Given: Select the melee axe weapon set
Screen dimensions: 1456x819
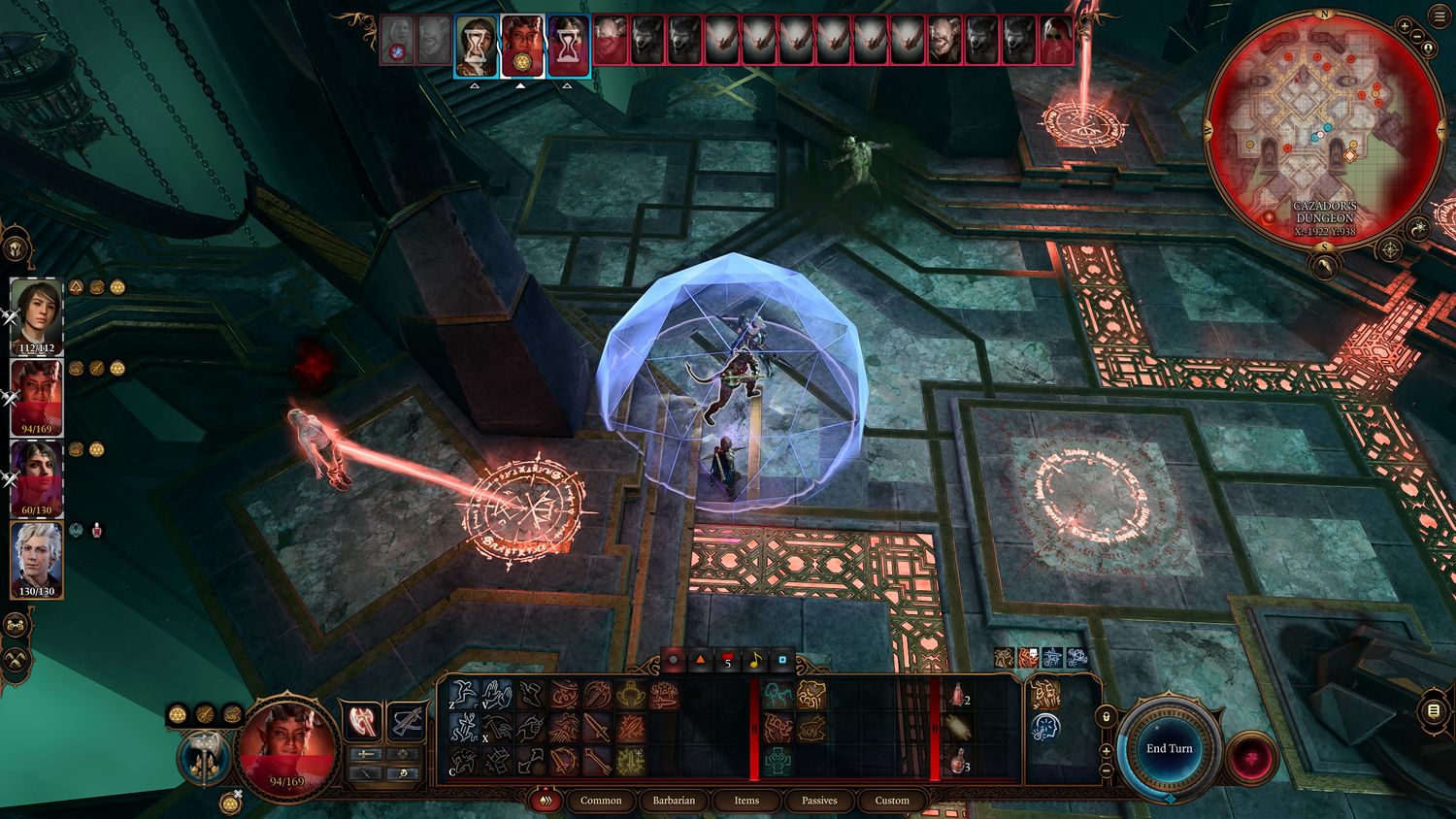Looking at the screenshot, I should coord(360,722).
